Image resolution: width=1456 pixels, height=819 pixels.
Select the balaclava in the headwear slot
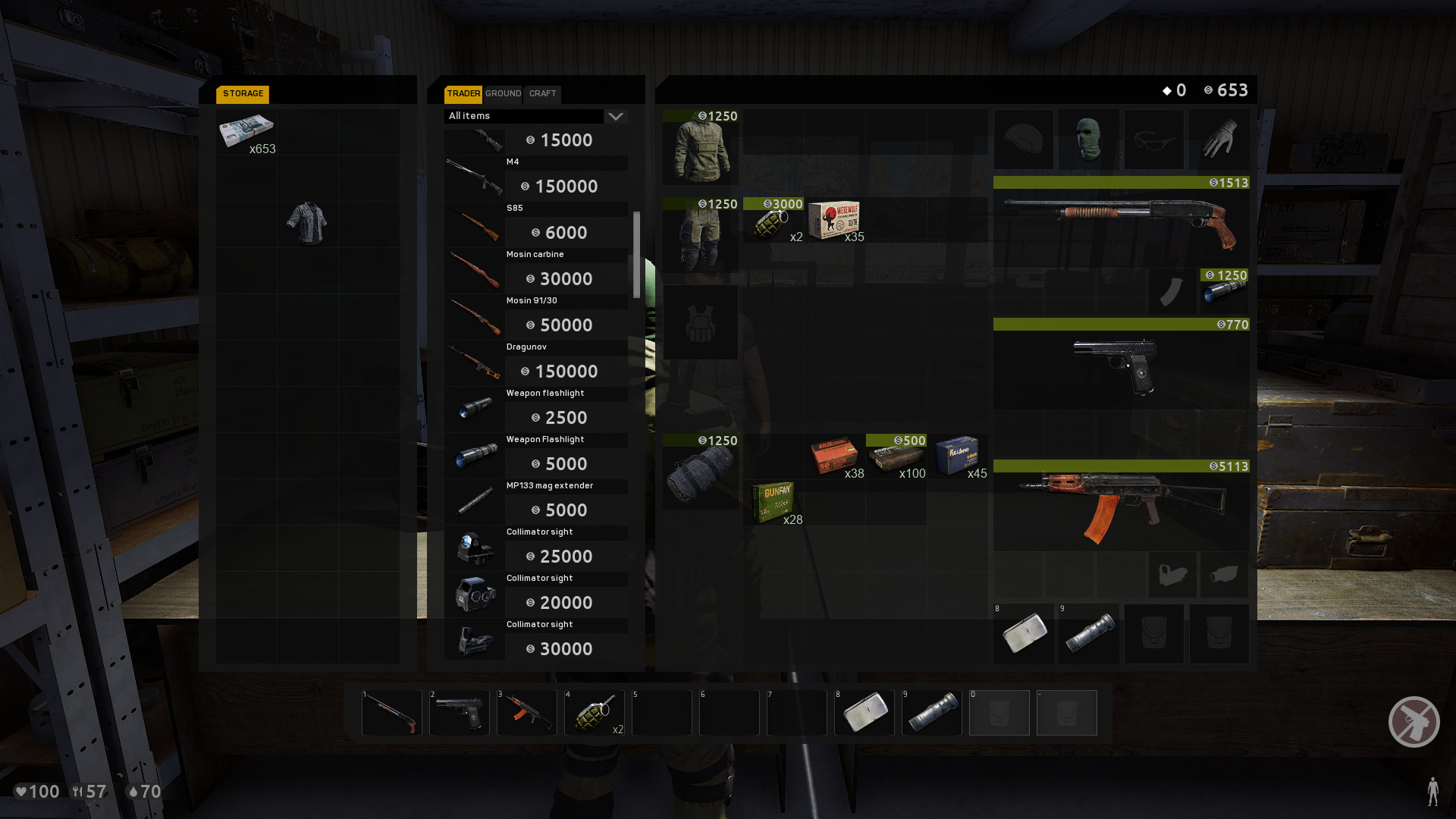click(x=1088, y=140)
